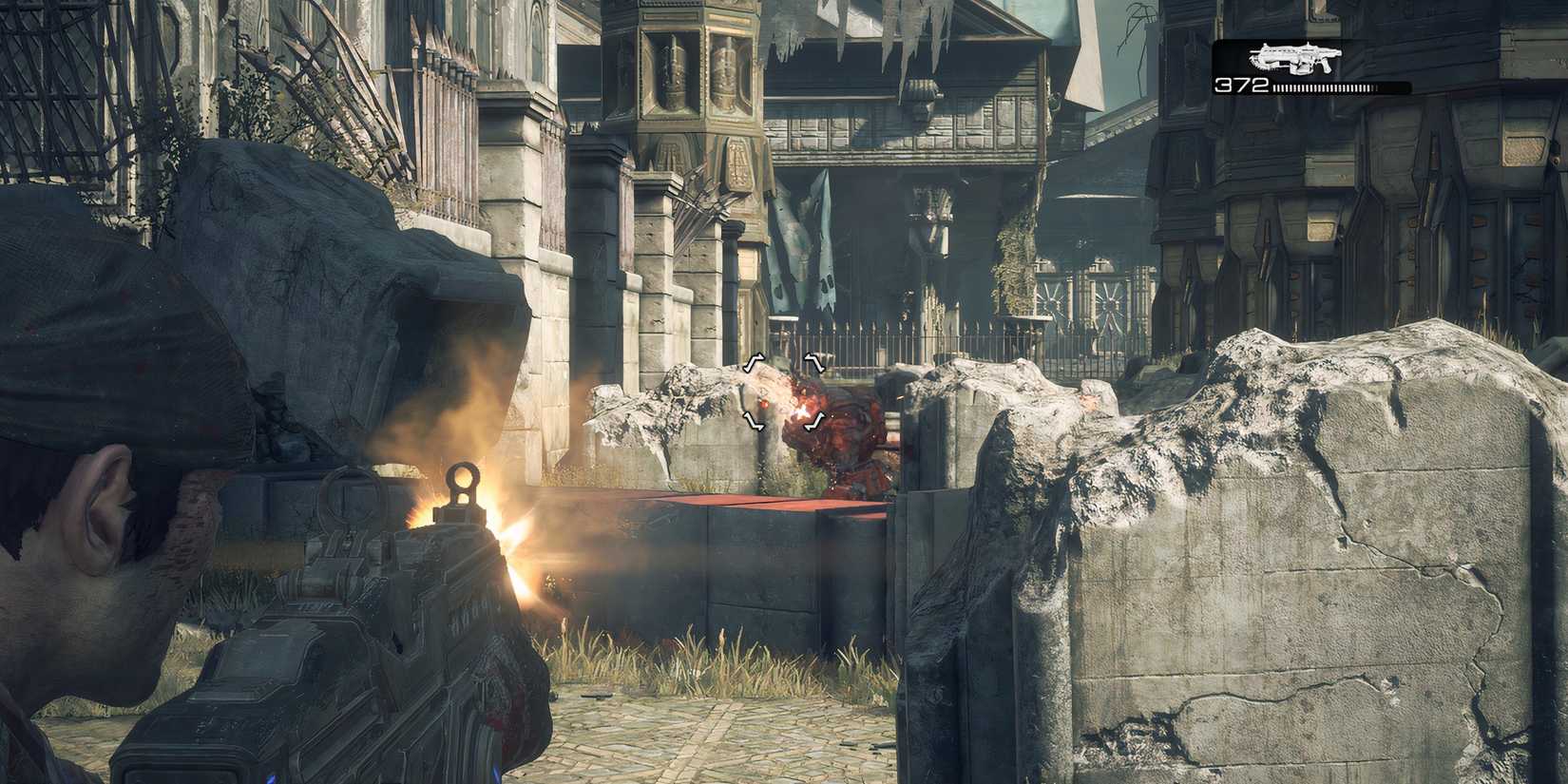Viewport: 1568px width, 784px height.
Task: Click the top-left reticle bracket
Action: 752,362
